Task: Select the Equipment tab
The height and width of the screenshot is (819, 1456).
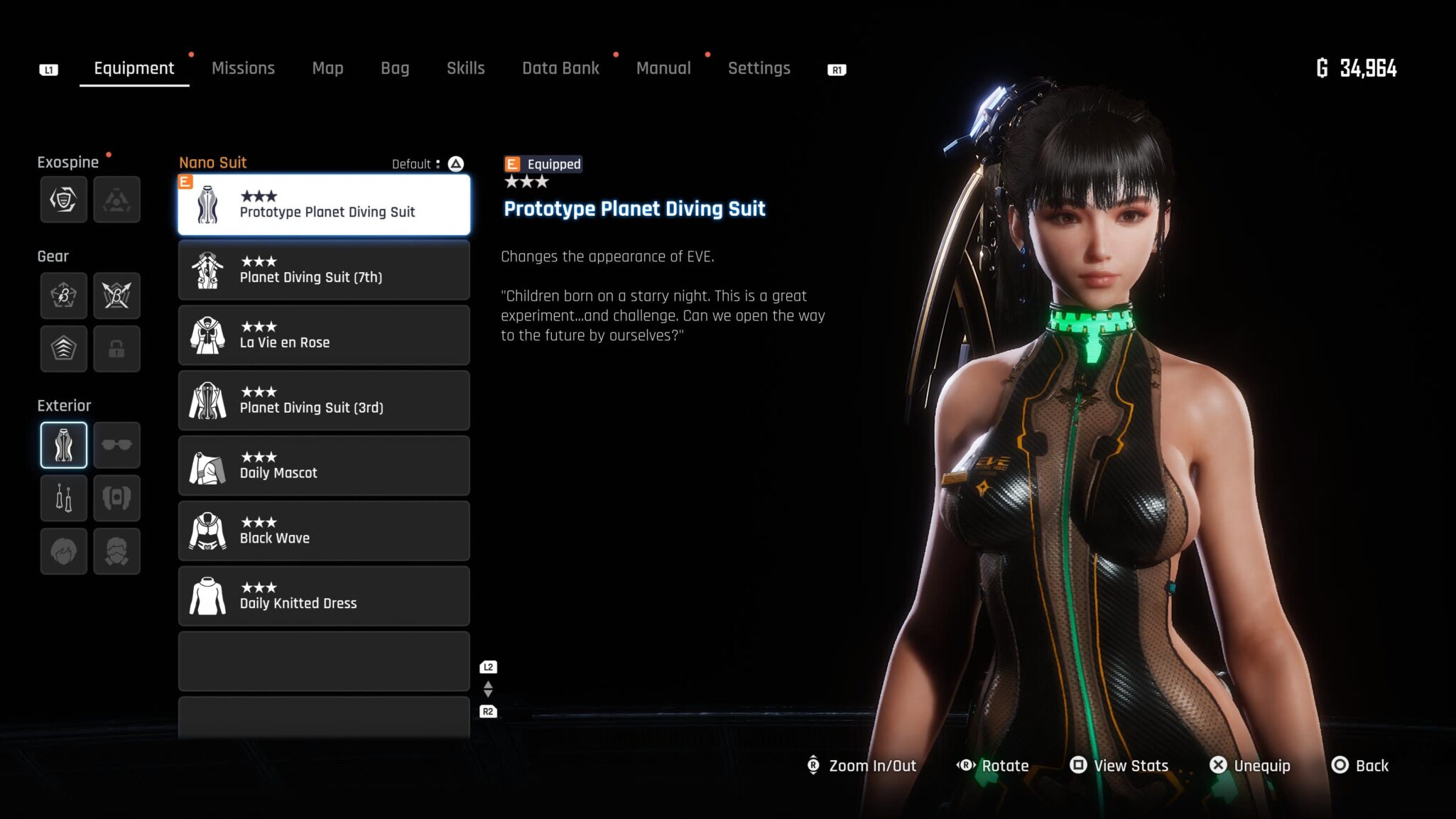Action: [x=134, y=68]
